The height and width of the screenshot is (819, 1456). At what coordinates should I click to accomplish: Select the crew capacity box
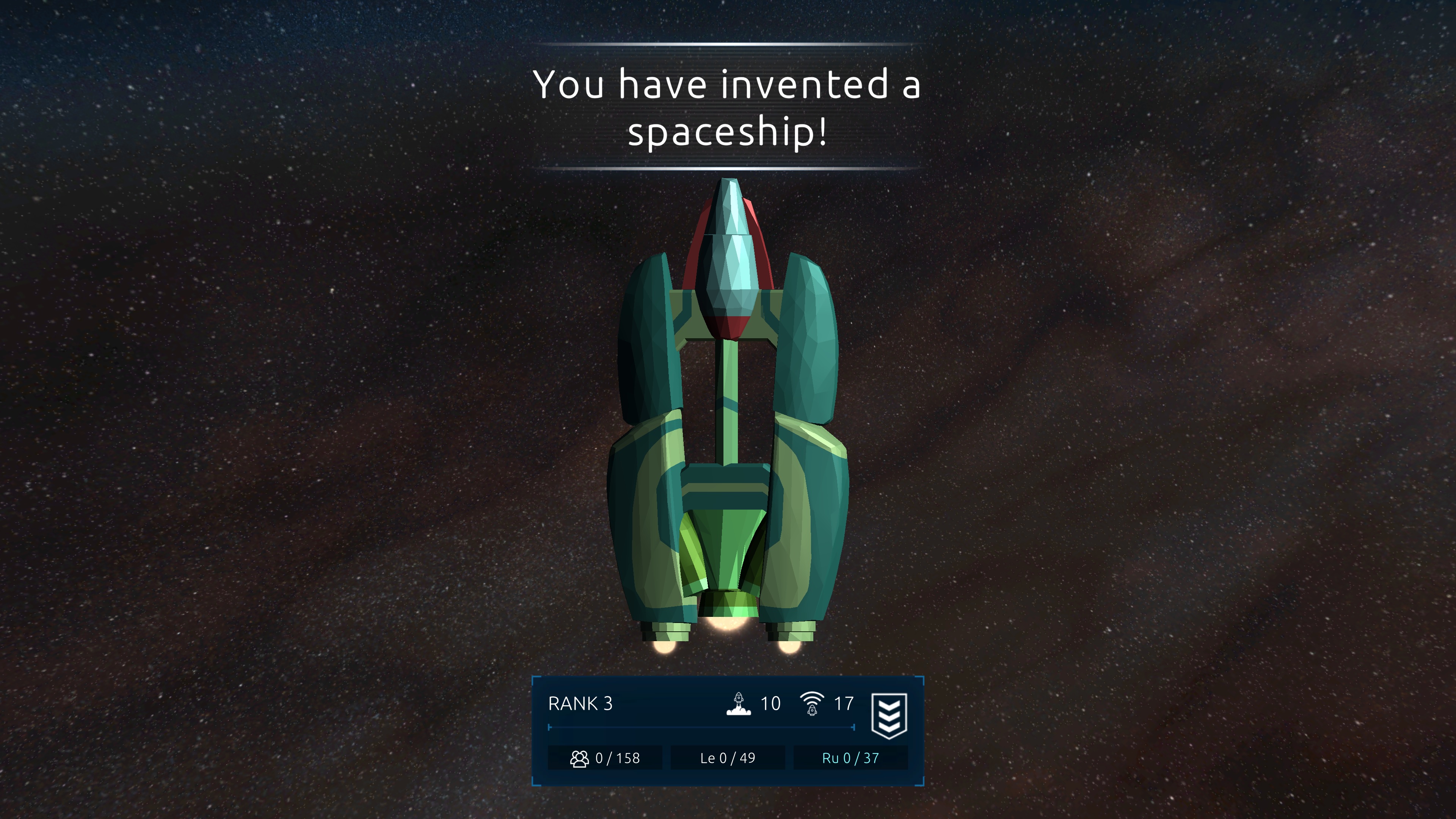(x=605, y=758)
